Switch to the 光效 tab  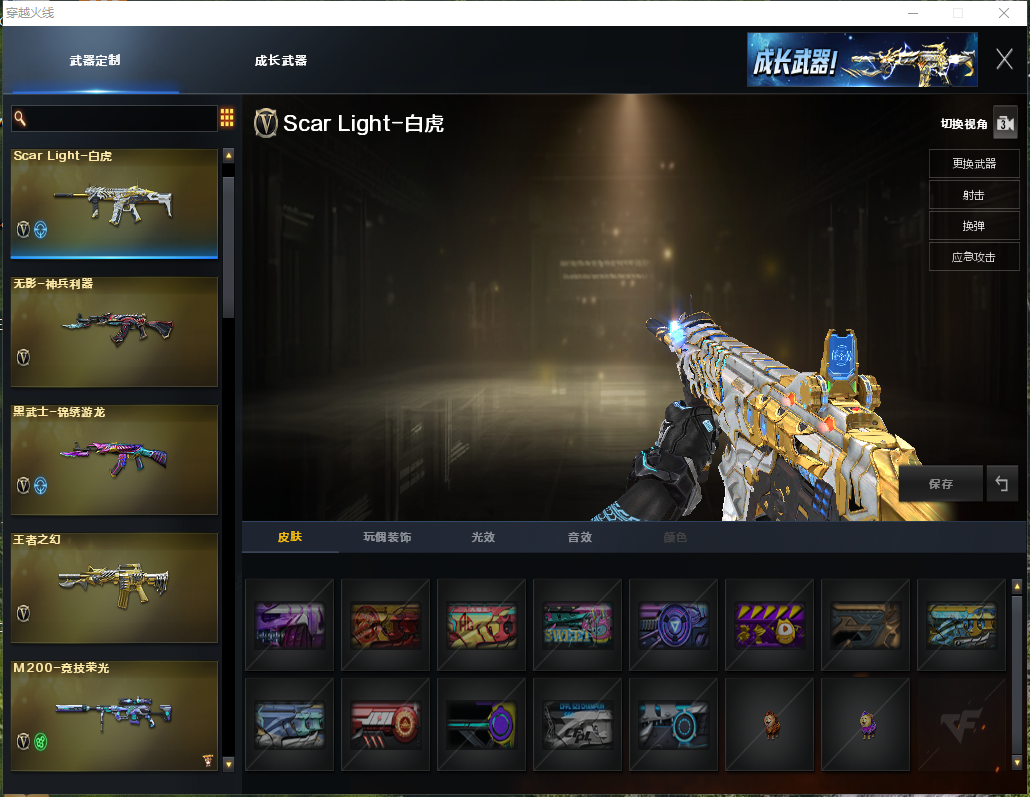pyautogui.click(x=483, y=538)
